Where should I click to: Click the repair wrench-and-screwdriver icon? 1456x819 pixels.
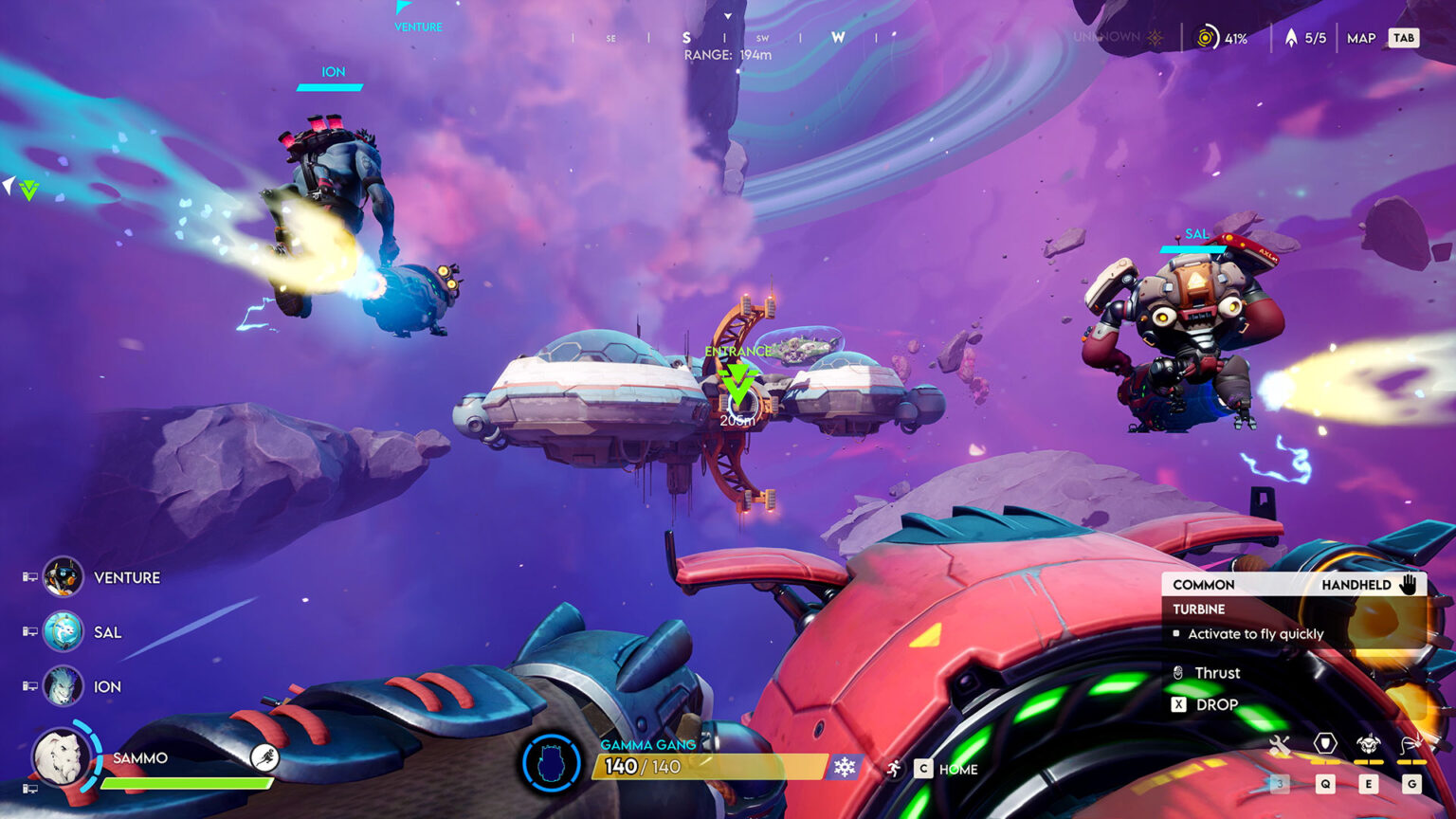pyautogui.click(x=1280, y=745)
